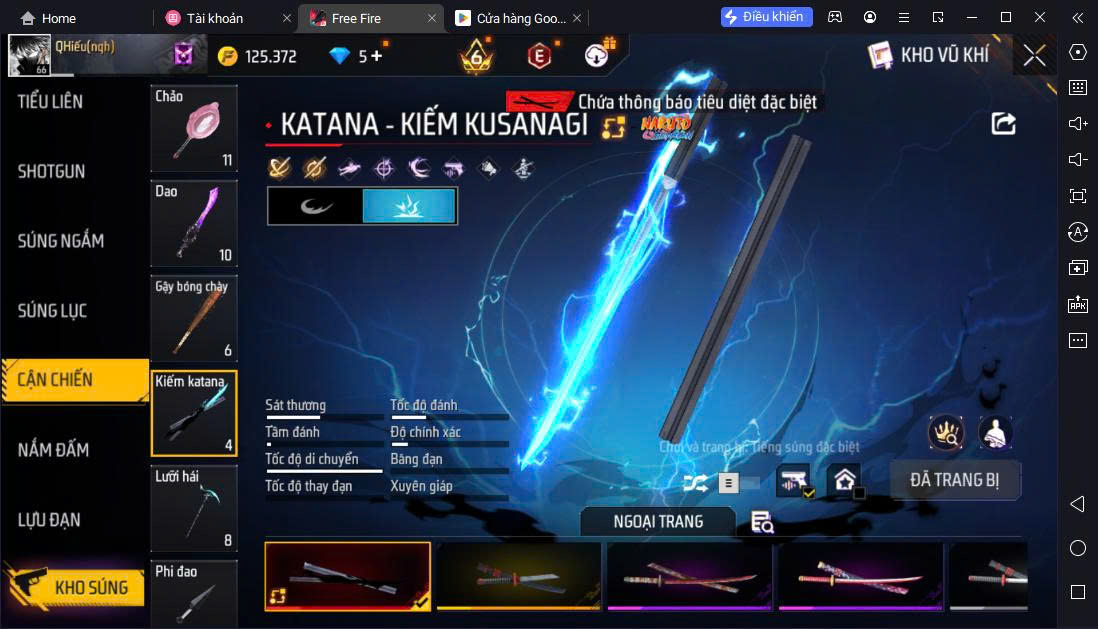Screen dimensions: 1098x629
Task: Pick the Phi đao throwing knife
Action: point(194,594)
